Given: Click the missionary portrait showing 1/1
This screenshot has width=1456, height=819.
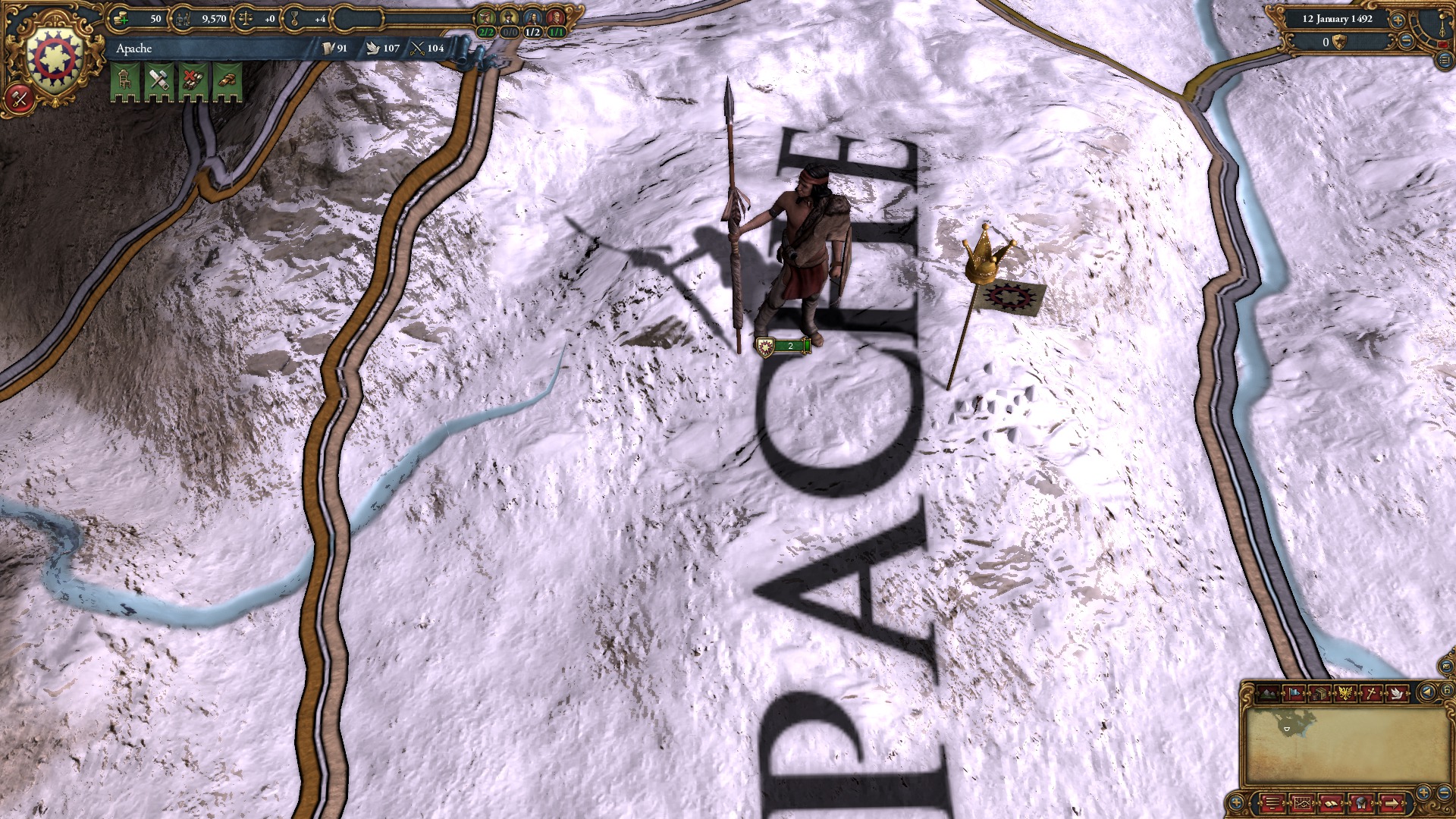Looking at the screenshot, I should tap(557, 17).
